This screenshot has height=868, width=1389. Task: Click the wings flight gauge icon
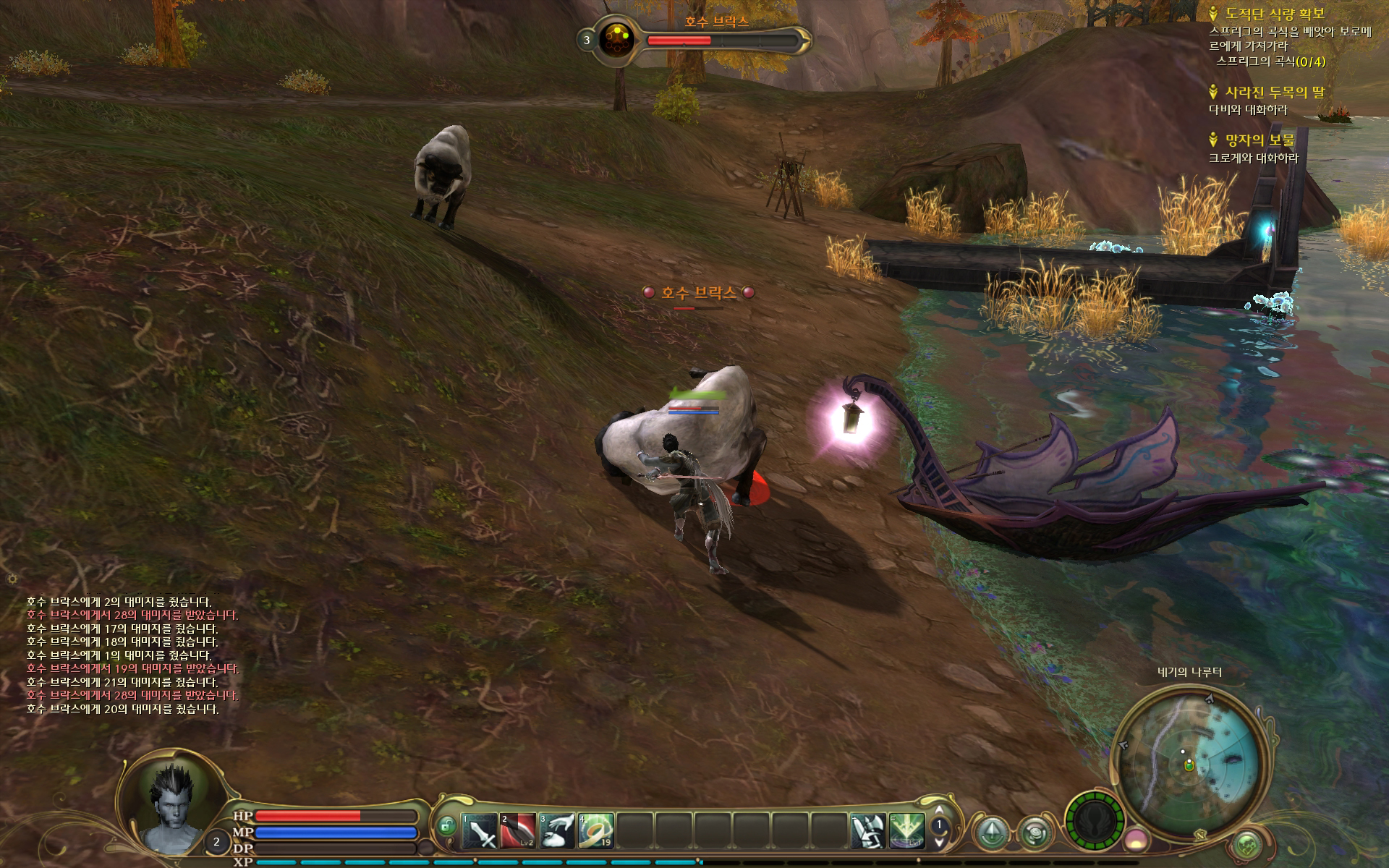[1095, 821]
